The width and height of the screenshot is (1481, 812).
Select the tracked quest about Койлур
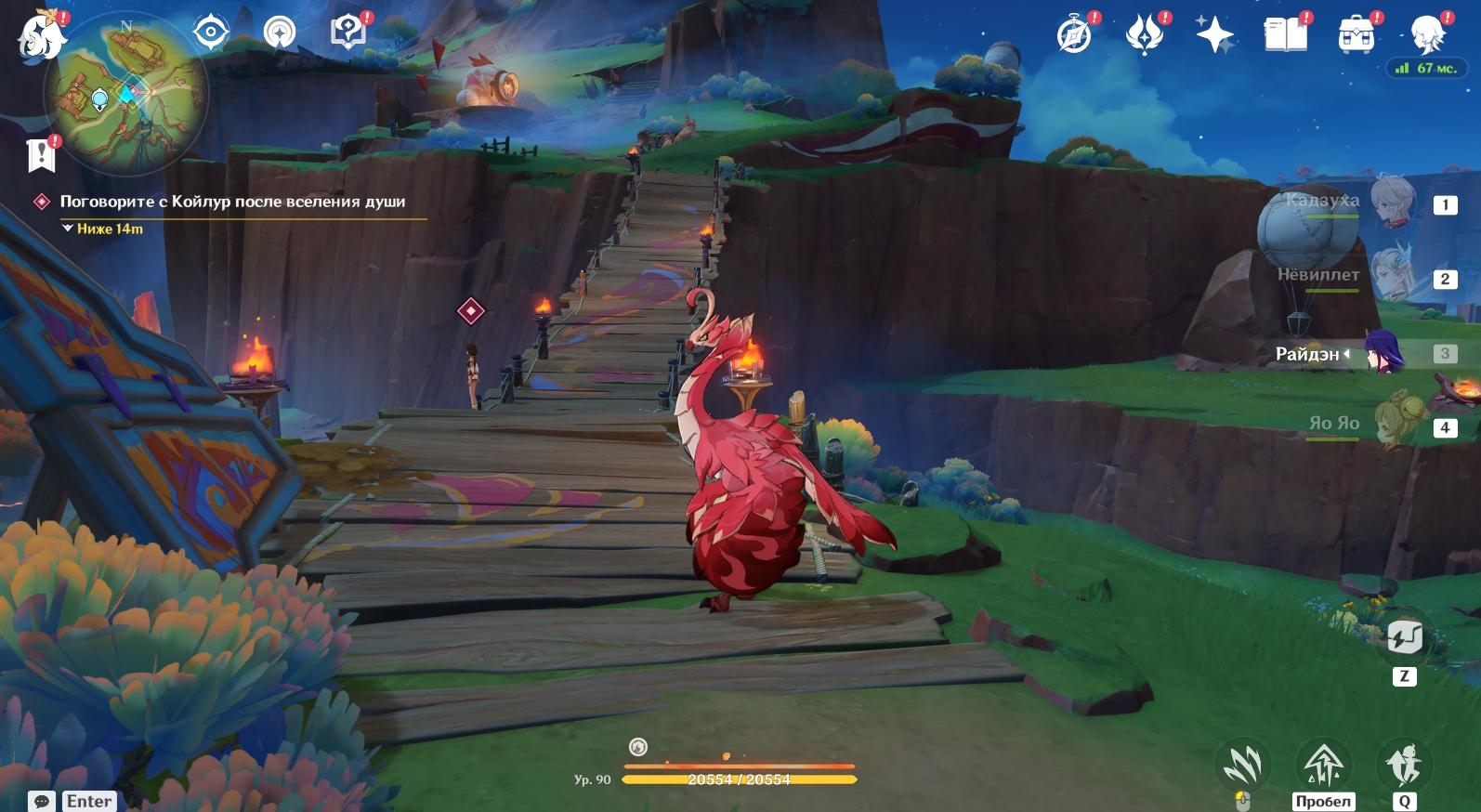[231, 202]
